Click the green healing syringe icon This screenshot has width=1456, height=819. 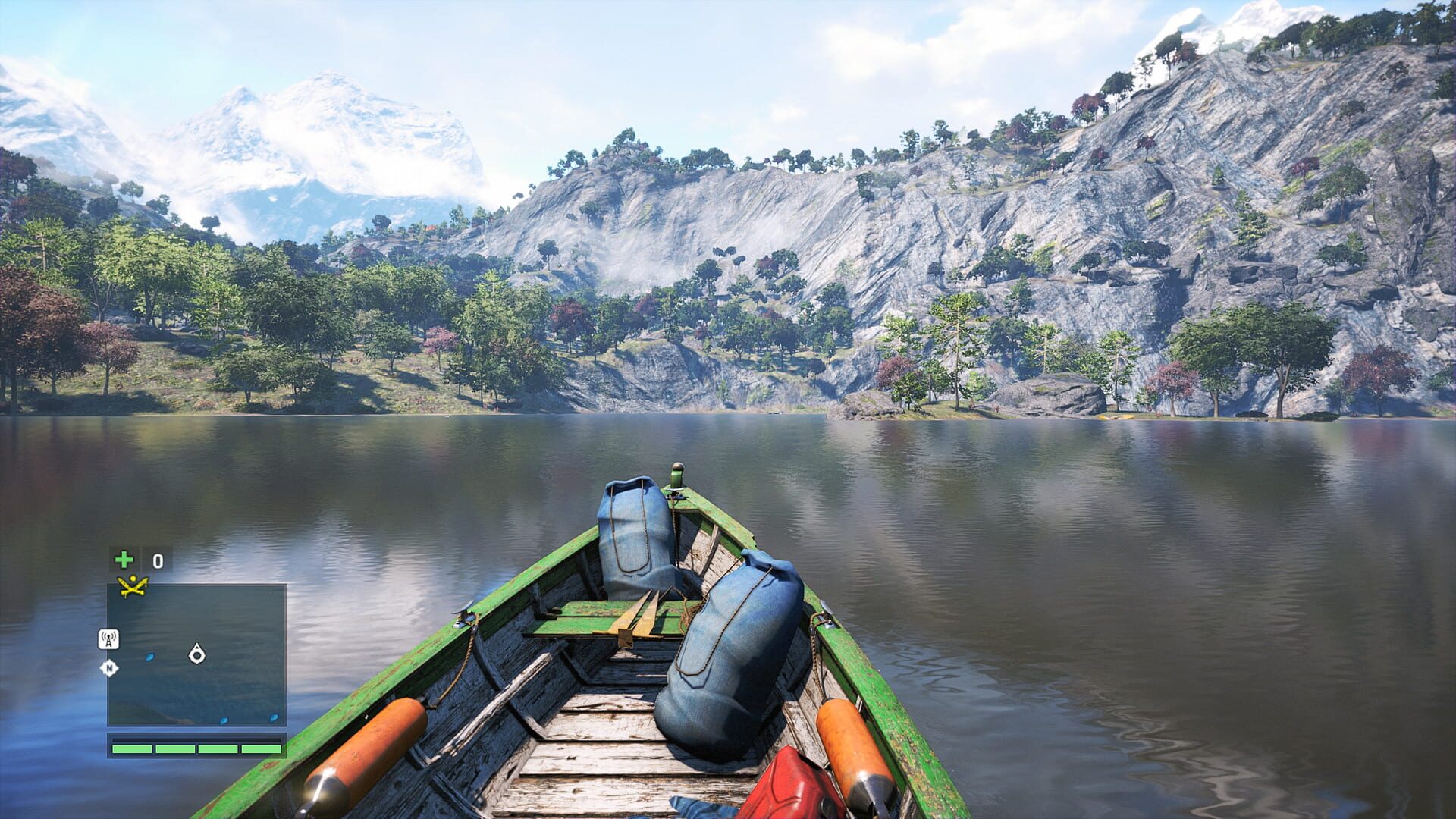click(x=124, y=560)
